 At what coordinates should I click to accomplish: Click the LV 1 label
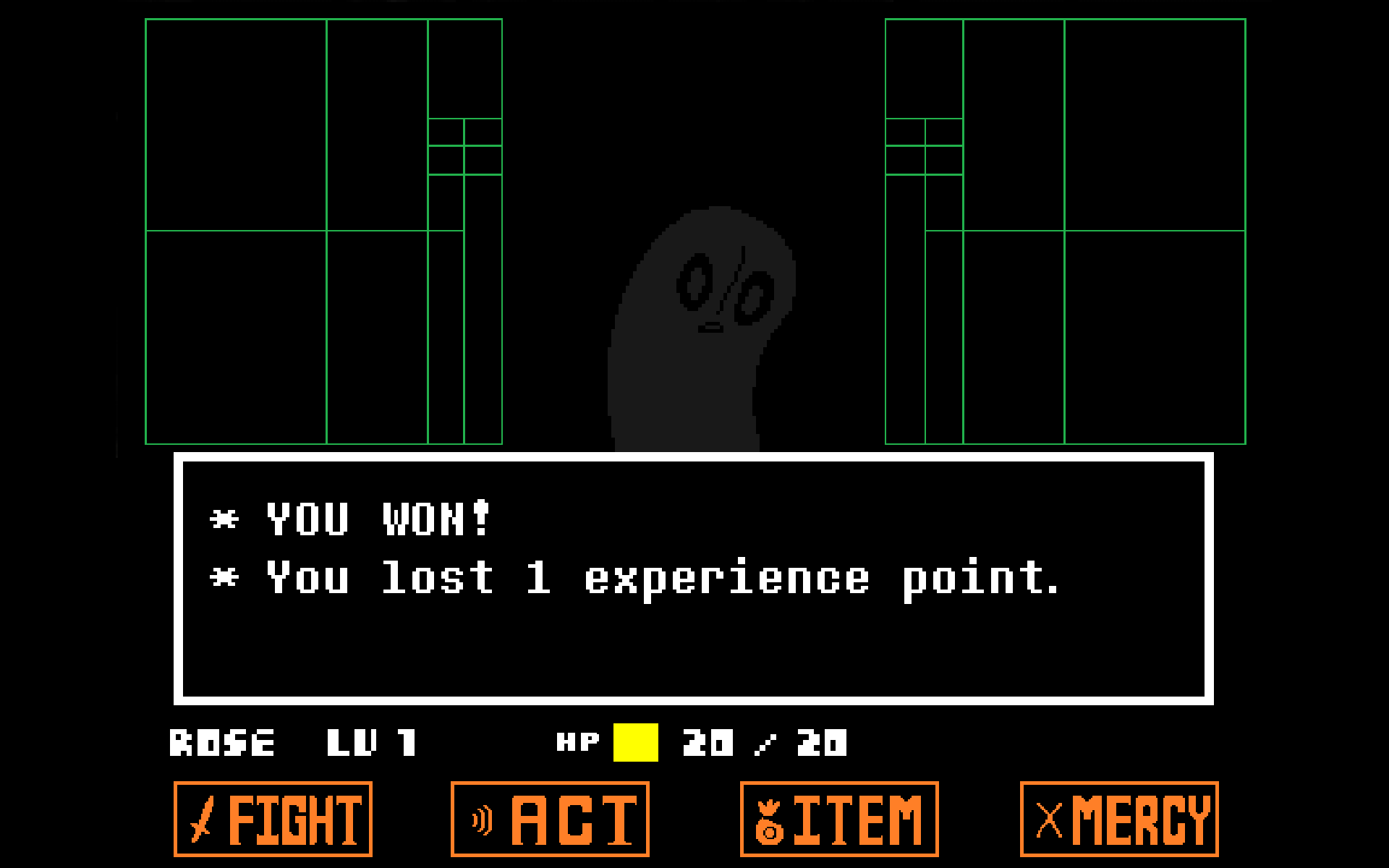point(373,741)
